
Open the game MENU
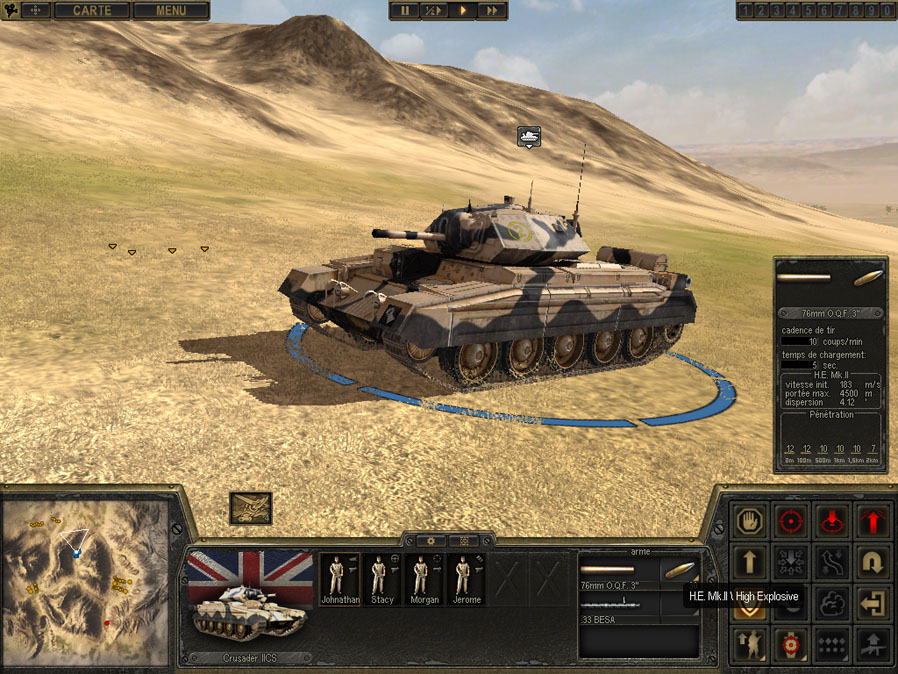(171, 11)
